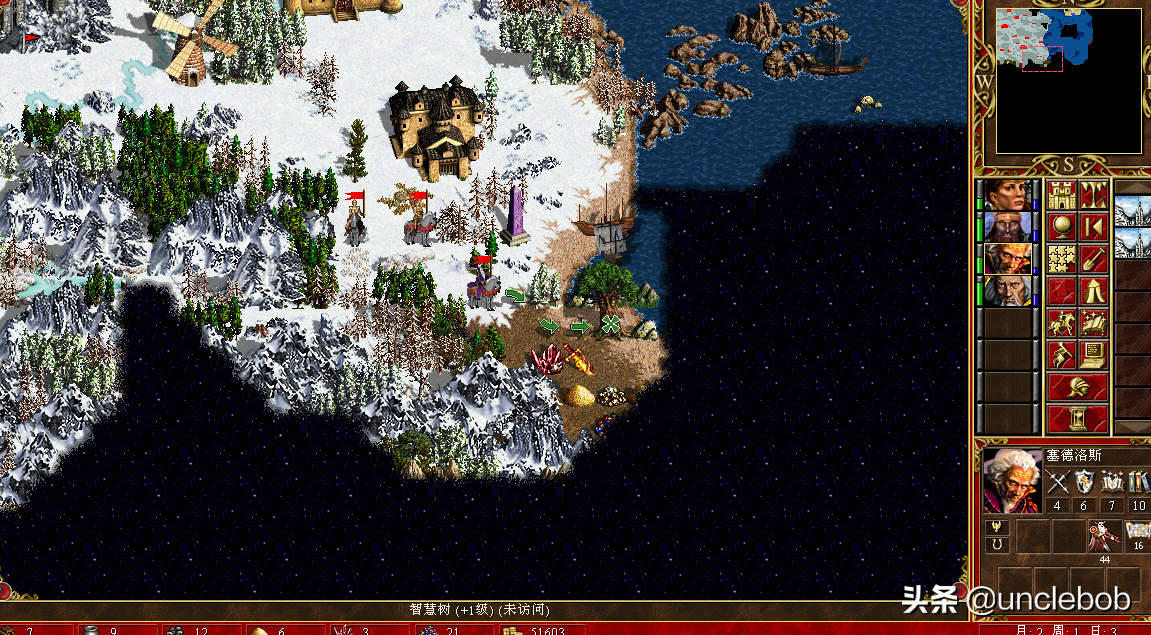1151x635 pixels.
Task: Open the globe world view button
Action: (1061, 227)
